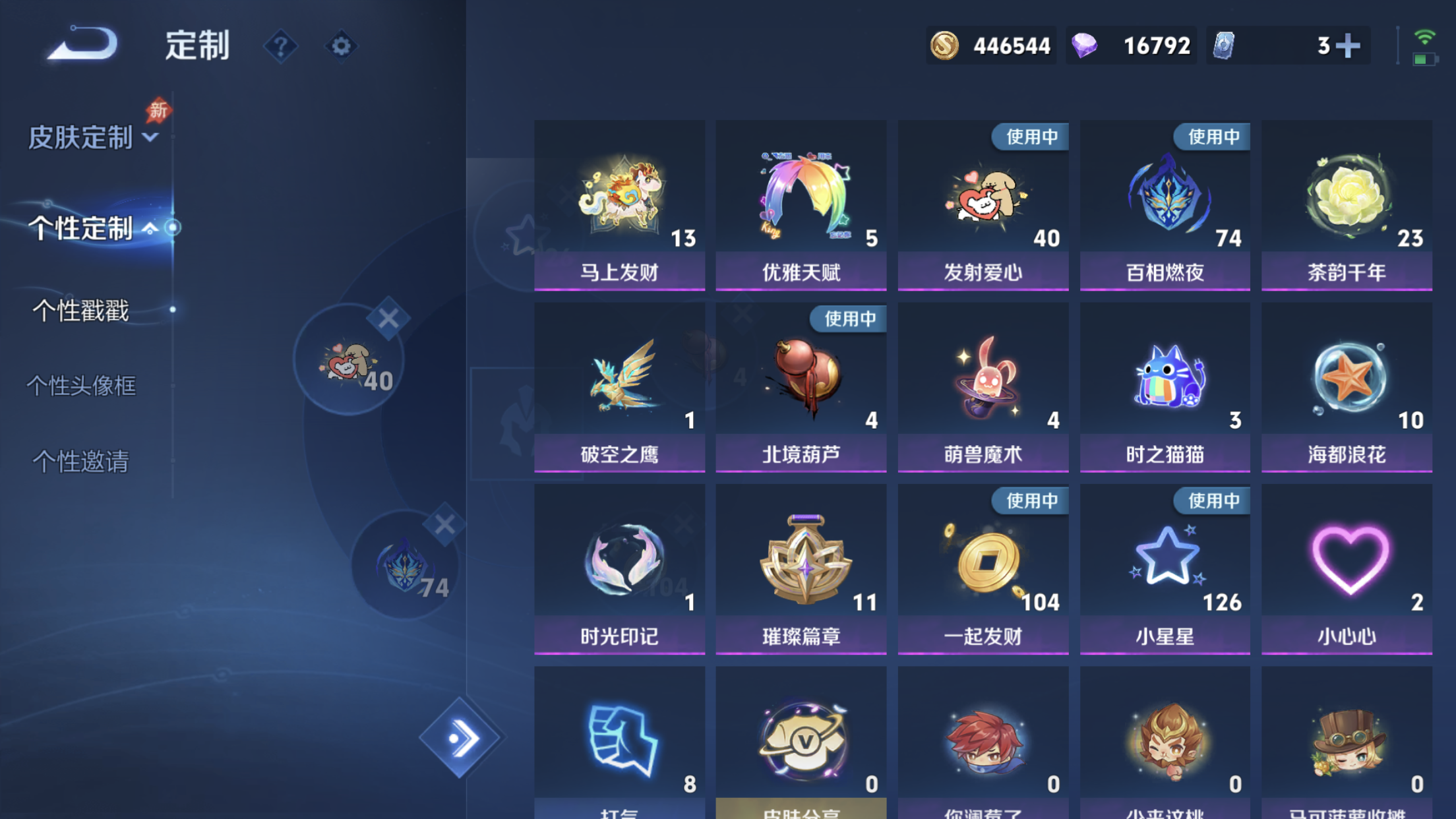The image size is (1456, 819).
Task: Select the 时之猫猫 cat sticker icon
Action: tap(1165, 376)
